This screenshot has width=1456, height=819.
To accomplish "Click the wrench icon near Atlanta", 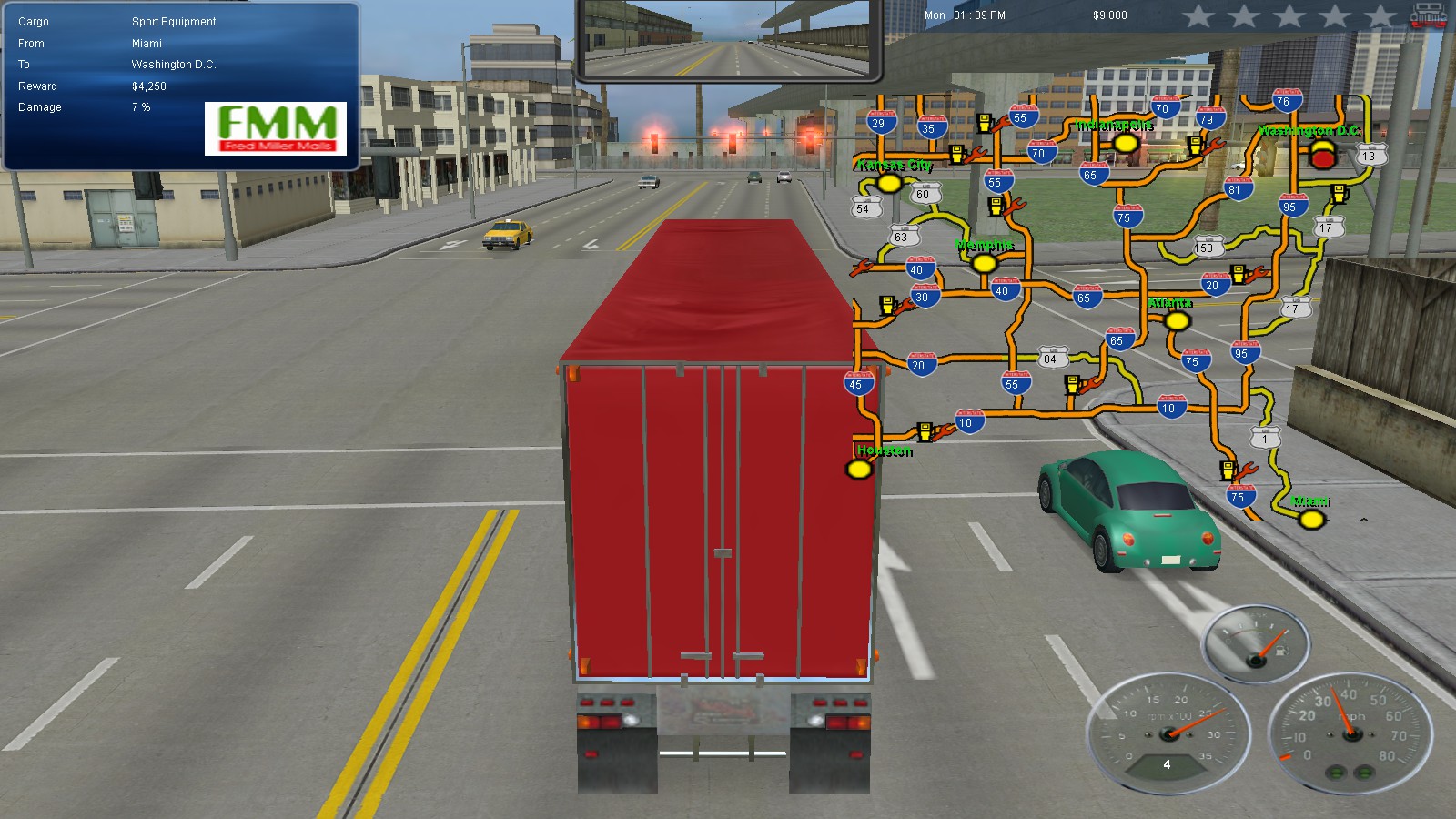I will [x=1257, y=272].
